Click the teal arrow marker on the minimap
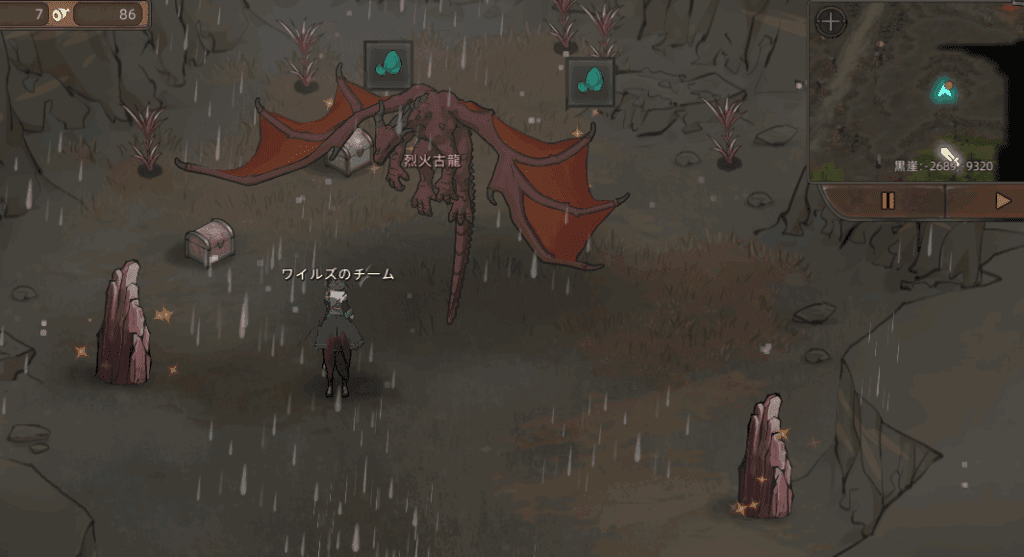 click(943, 91)
